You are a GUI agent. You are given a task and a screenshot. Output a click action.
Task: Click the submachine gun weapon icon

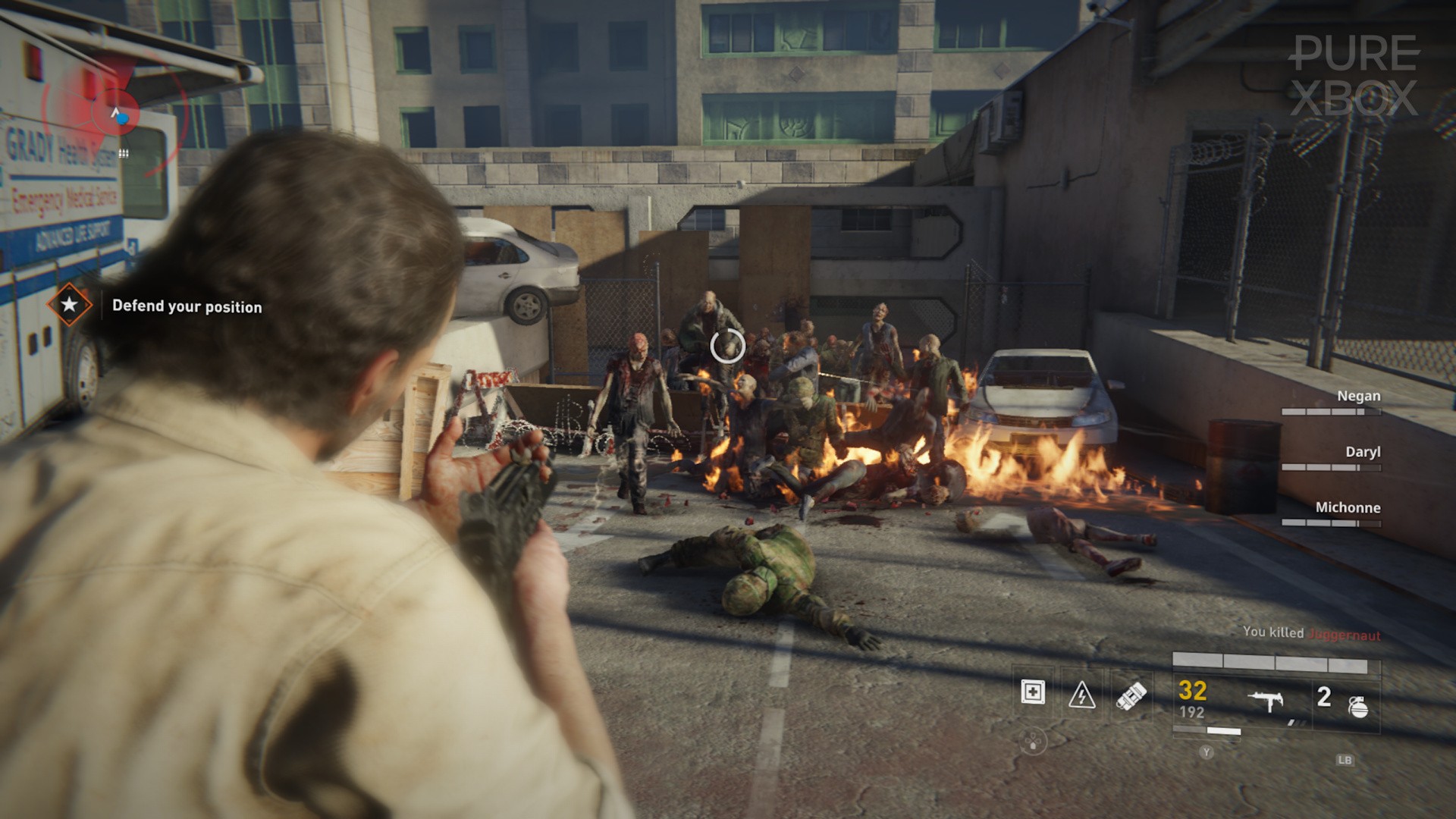[x=1268, y=701]
